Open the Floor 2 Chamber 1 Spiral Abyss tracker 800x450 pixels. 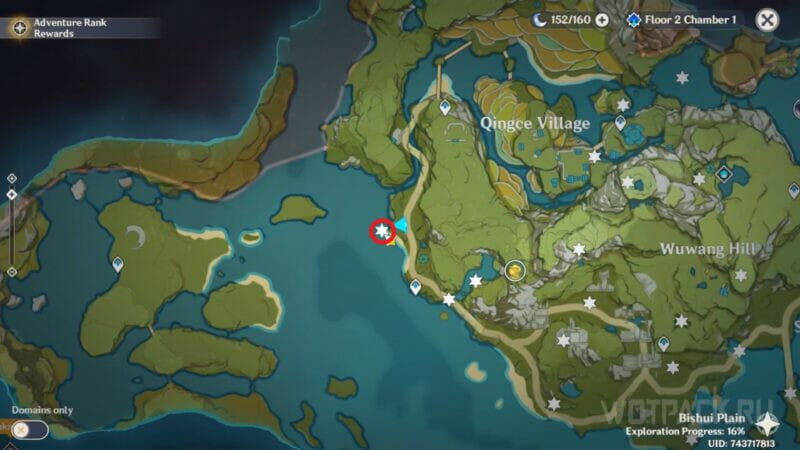(684, 19)
